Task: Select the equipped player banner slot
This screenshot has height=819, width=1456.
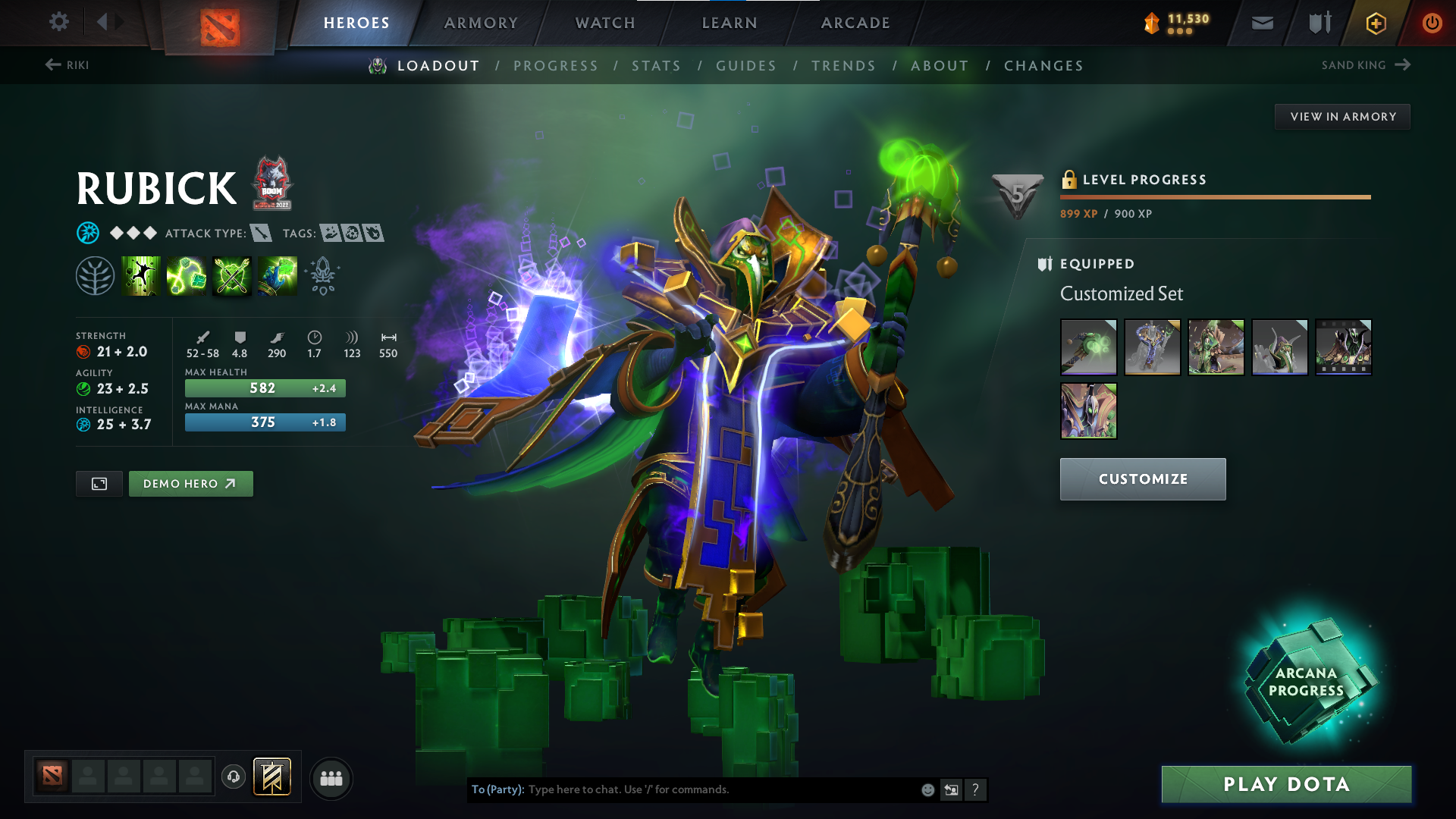Action: click(271, 776)
